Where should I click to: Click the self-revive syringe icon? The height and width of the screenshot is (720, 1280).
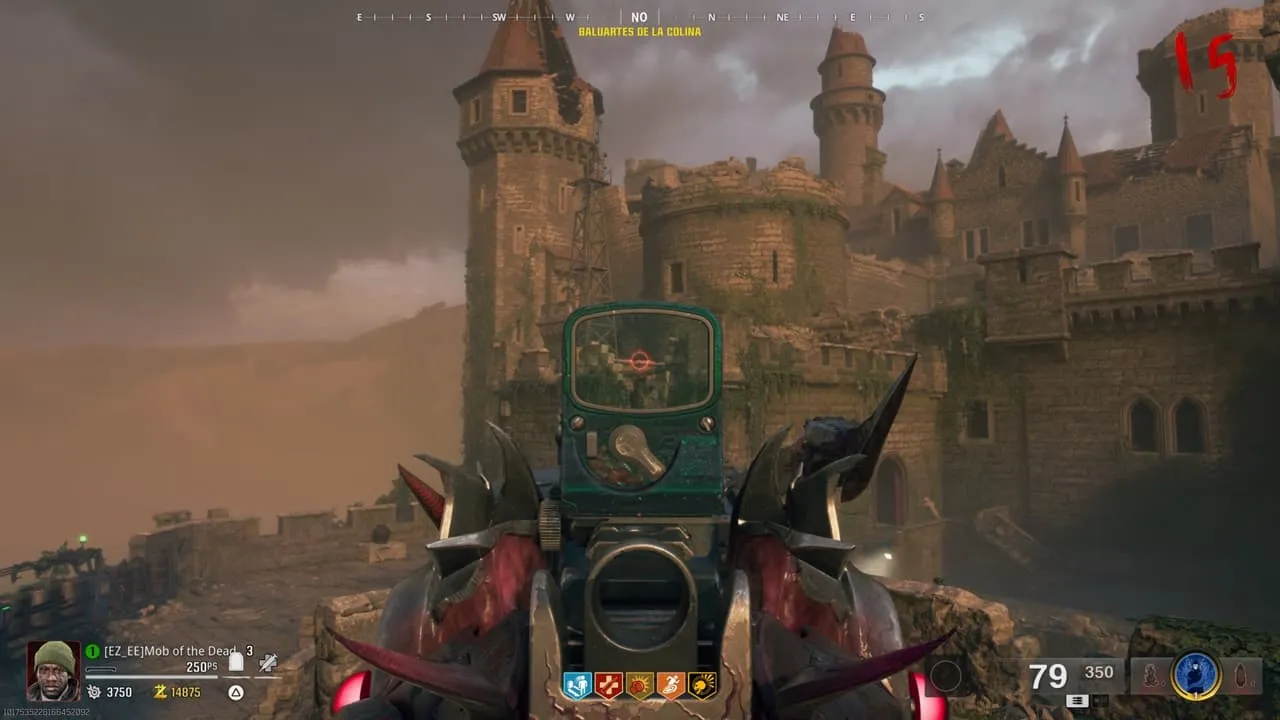click(268, 661)
